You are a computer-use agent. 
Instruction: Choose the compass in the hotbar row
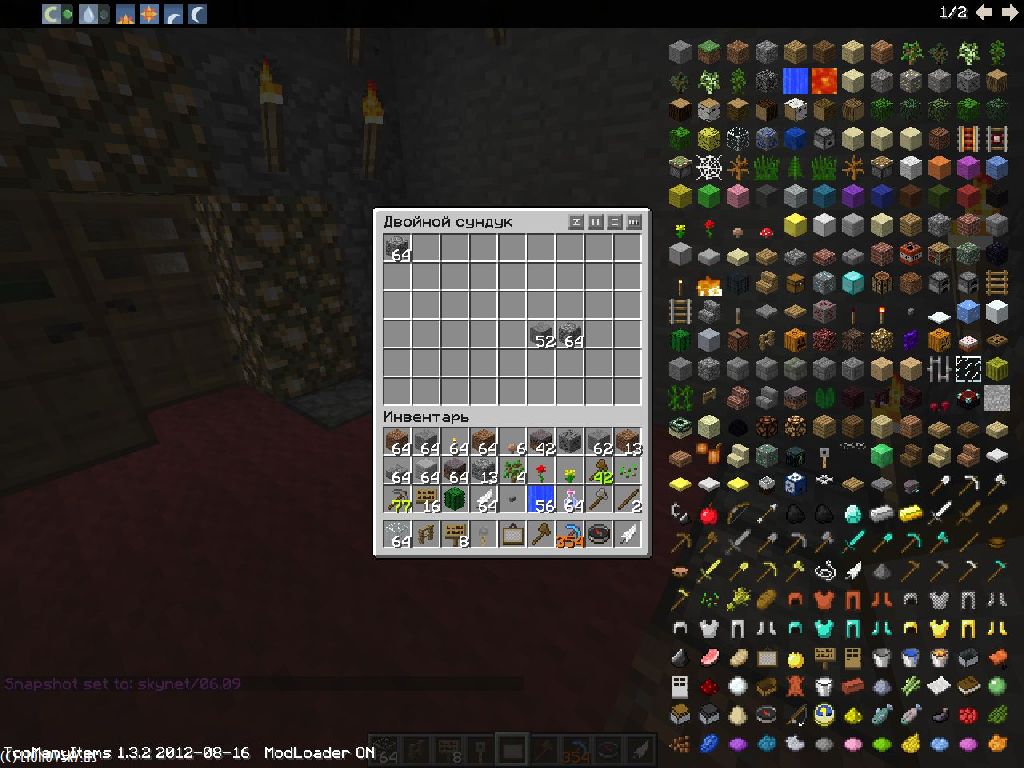coord(600,534)
